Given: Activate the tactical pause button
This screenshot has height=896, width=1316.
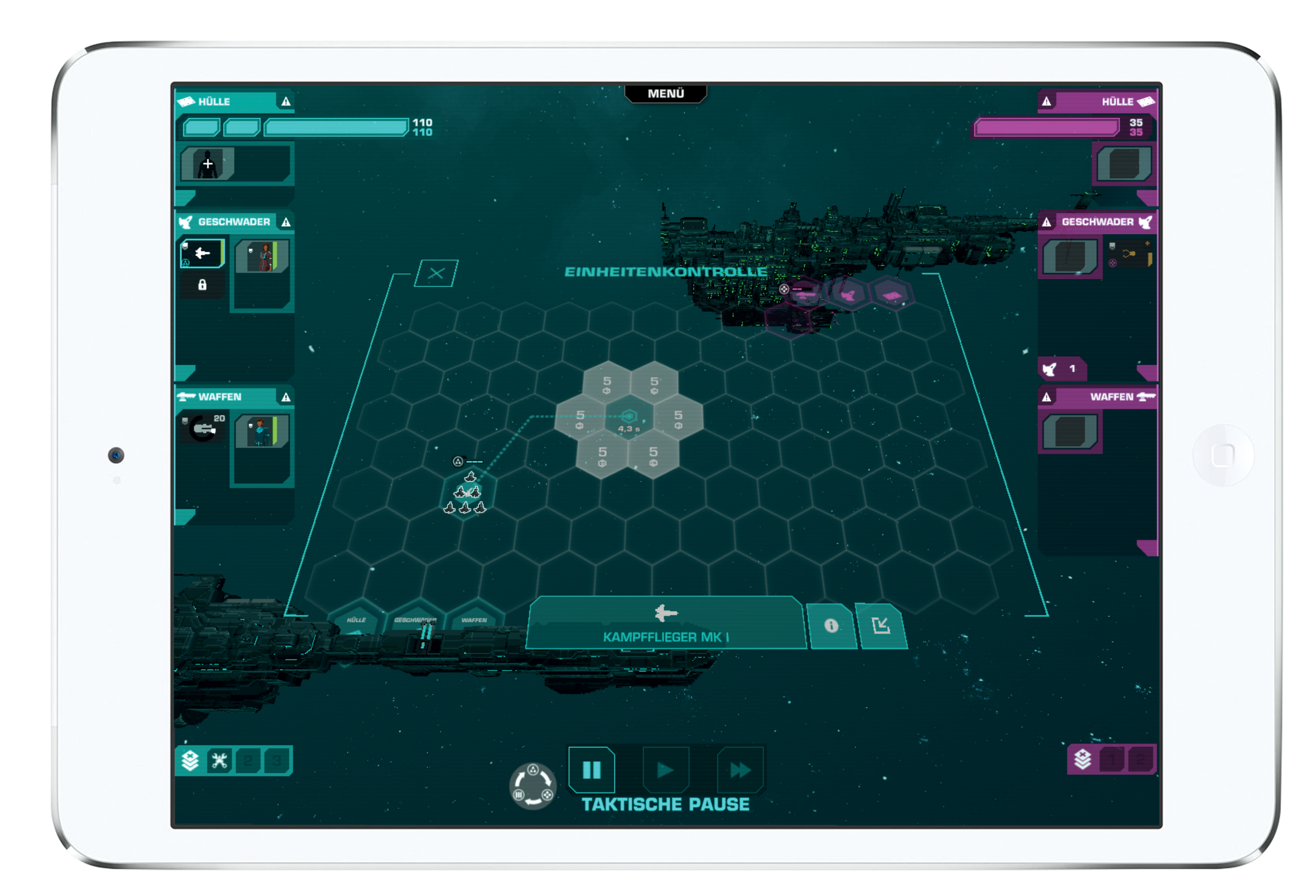Looking at the screenshot, I should tap(592, 770).
